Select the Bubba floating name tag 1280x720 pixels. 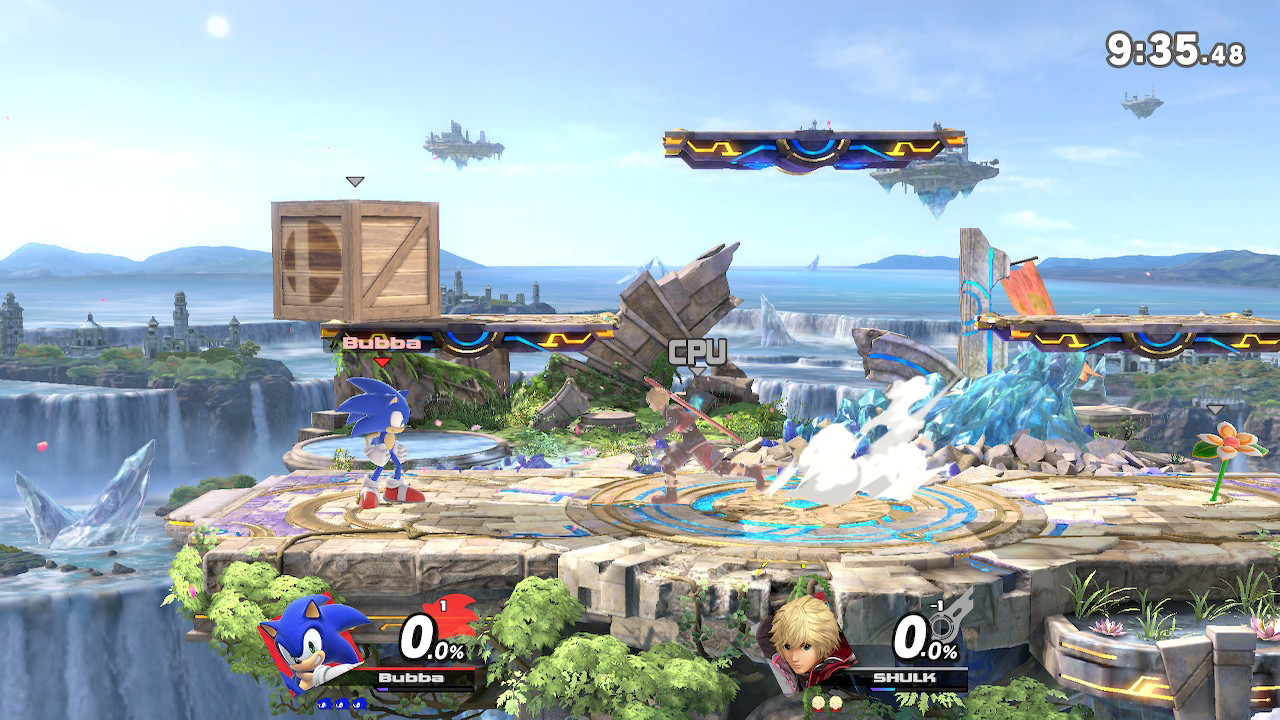tap(381, 342)
